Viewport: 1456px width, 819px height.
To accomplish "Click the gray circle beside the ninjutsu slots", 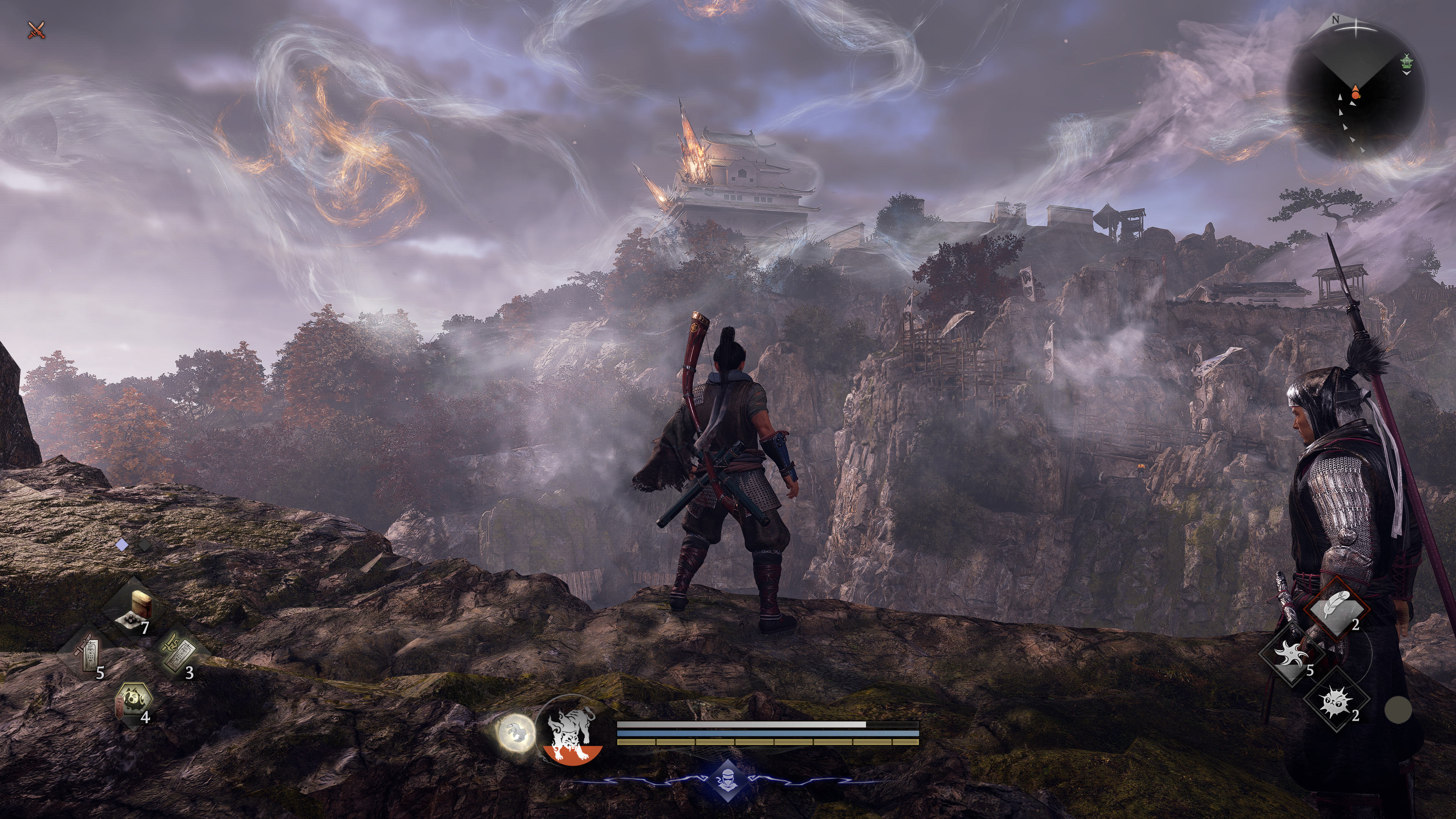I will tap(1398, 709).
